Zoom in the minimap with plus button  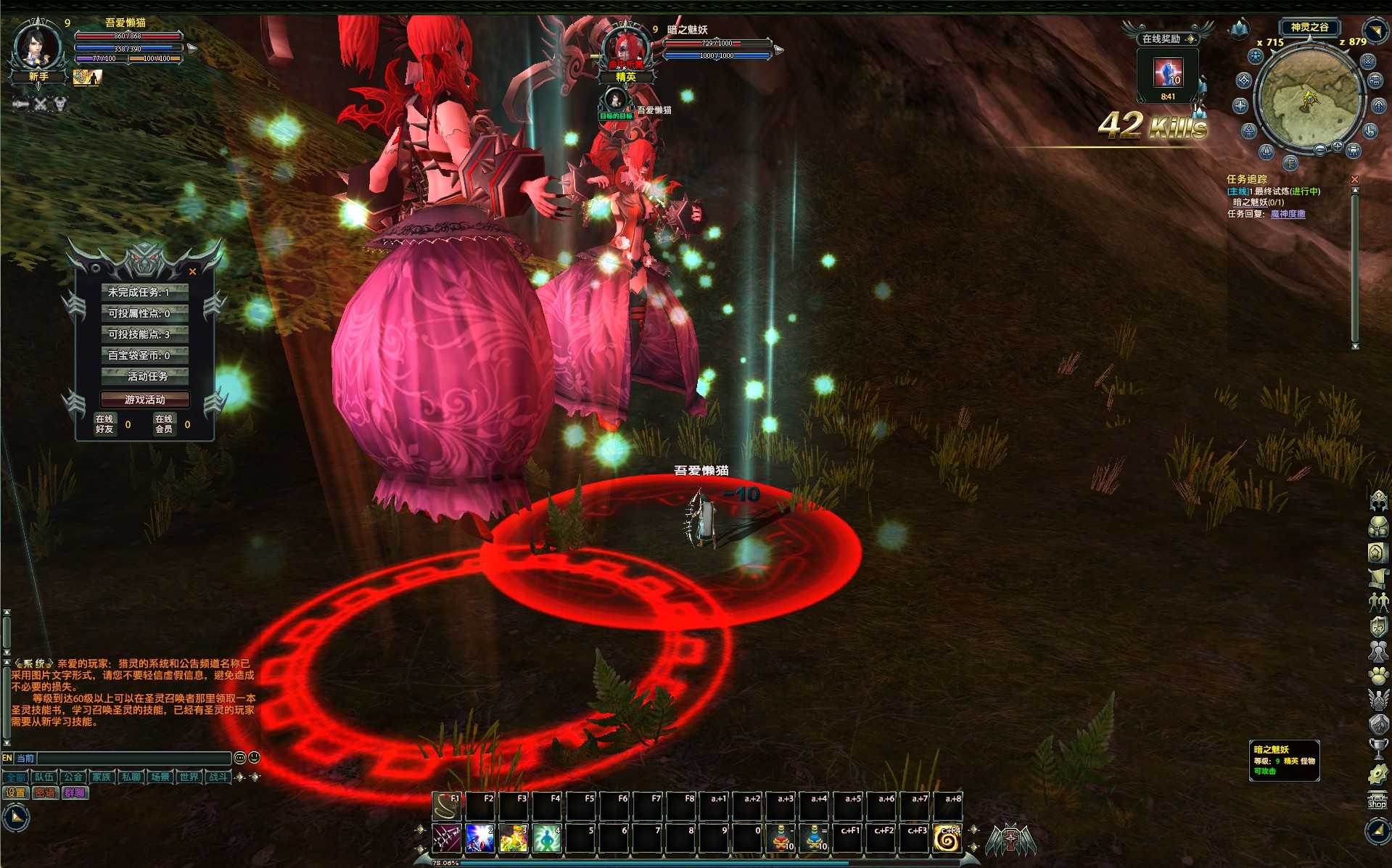point(1337,146)
